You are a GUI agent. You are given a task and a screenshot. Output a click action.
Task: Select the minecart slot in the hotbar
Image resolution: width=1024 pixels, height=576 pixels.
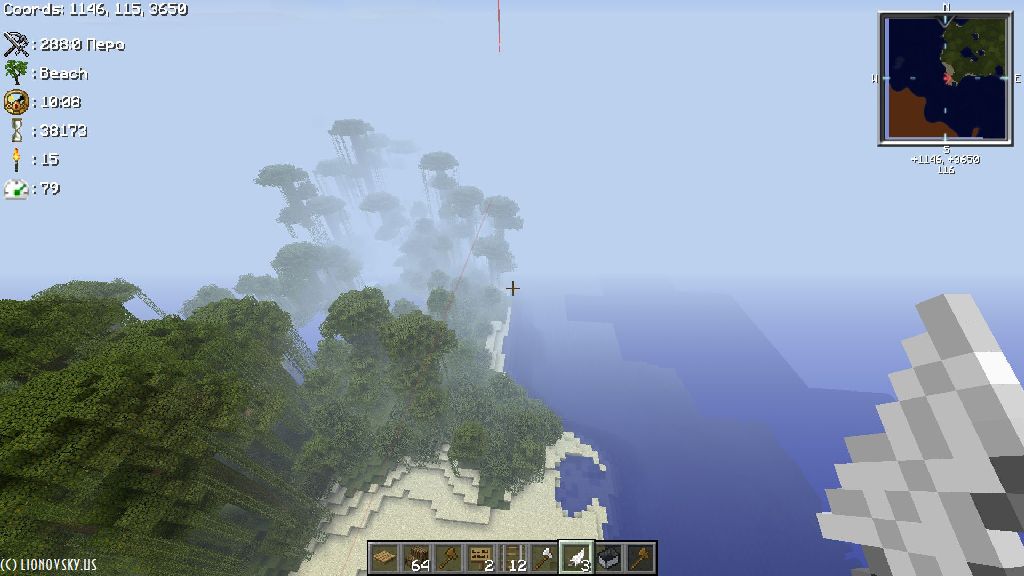(608, 557)
